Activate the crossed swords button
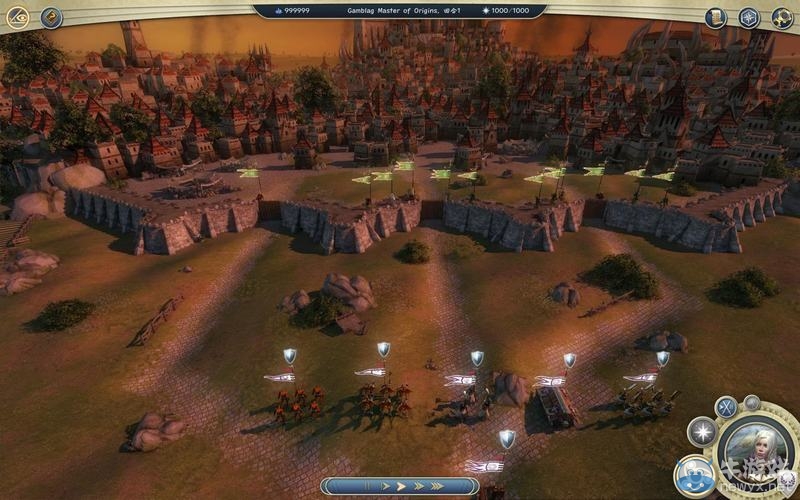Image resolution: width=800 pixels, height=500 pixels. 726,407
